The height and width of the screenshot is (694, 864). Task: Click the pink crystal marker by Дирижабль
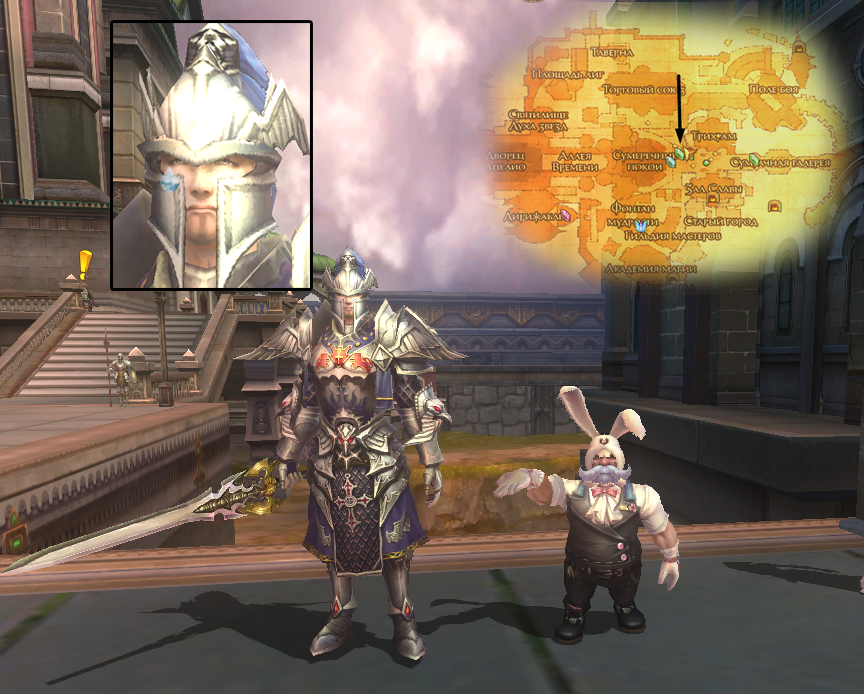pos(566,214)
